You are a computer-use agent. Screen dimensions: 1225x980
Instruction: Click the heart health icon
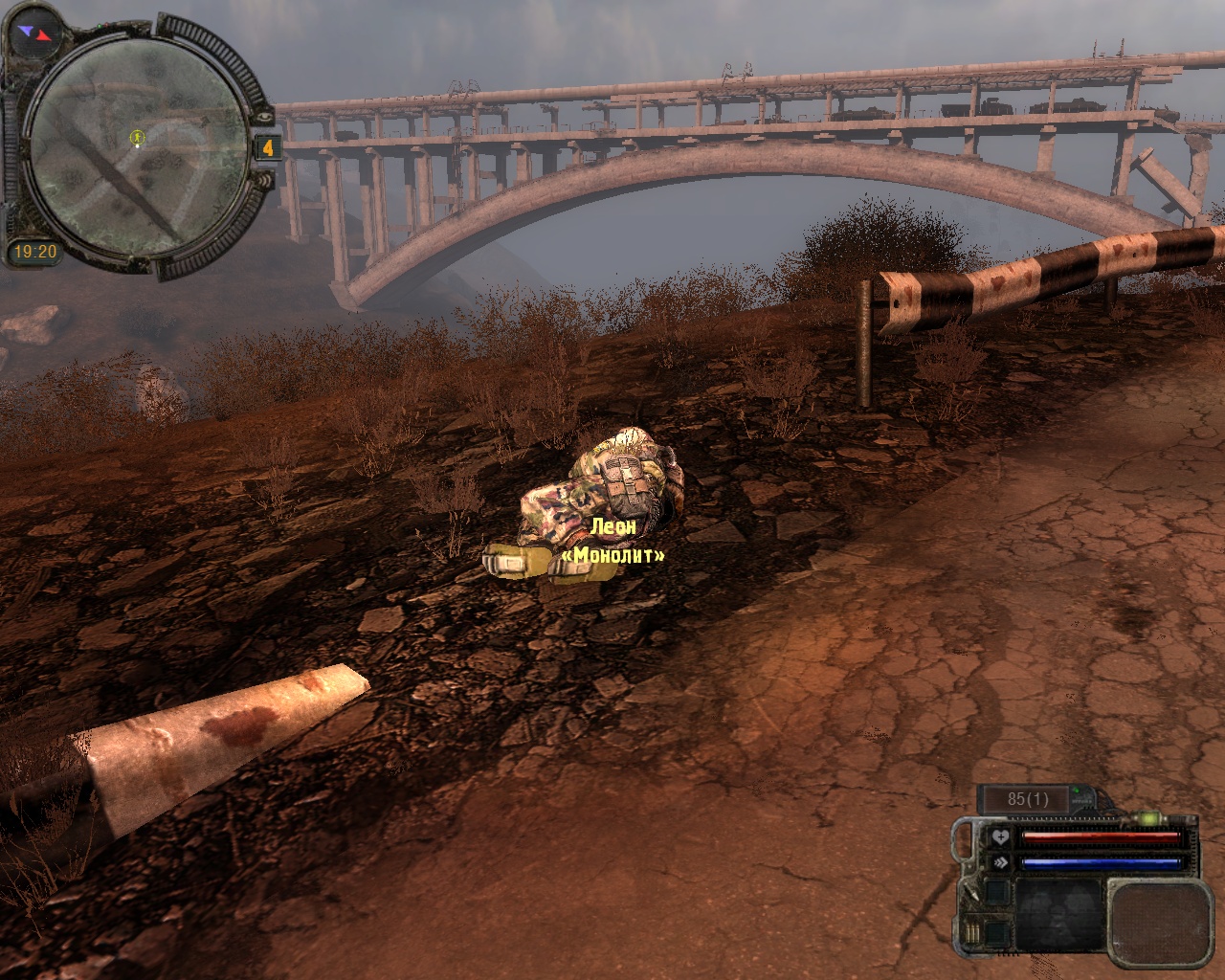tap(1000, 837)
